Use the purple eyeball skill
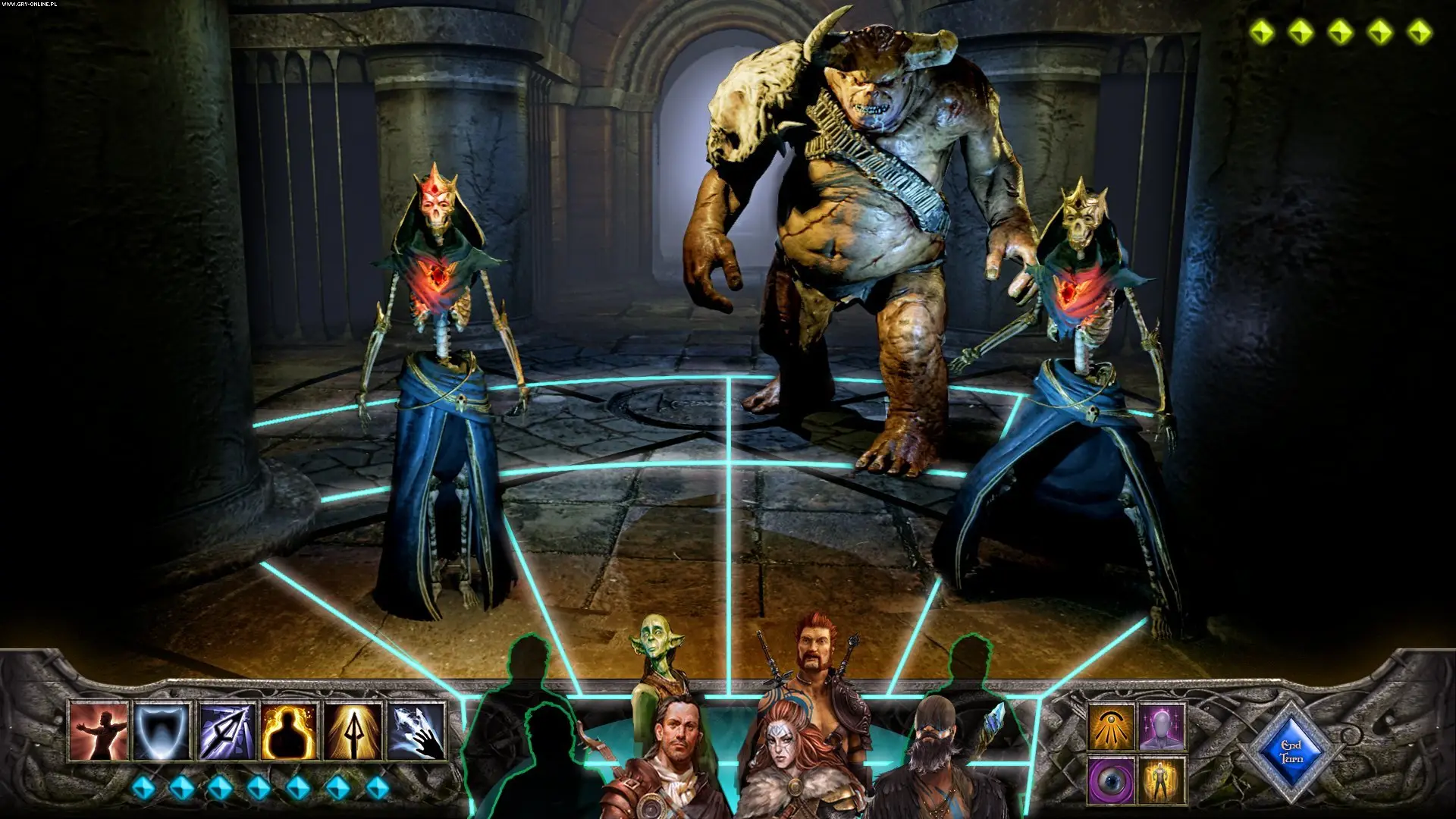 (1112, 780)
